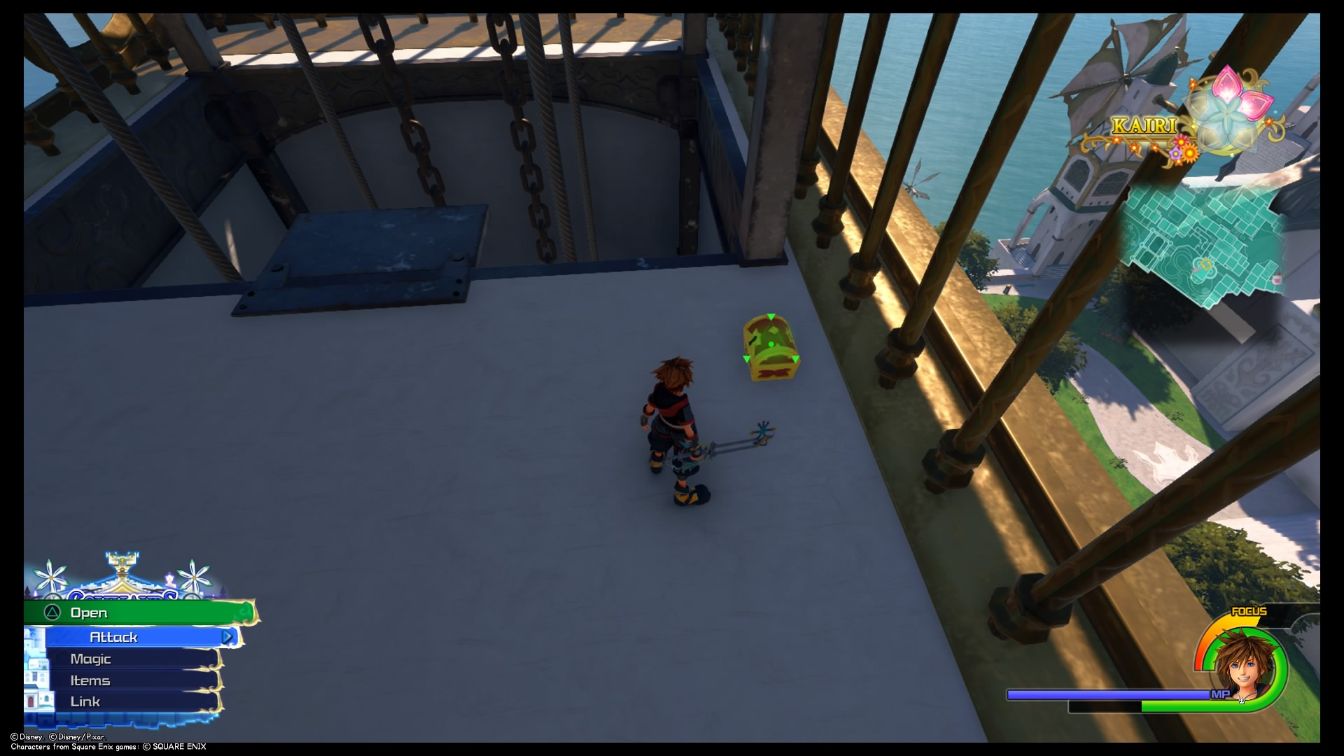The height and width of the screenshot is (756, 1344).
Task: Open the Items command submenu
Action: [89, 679]
